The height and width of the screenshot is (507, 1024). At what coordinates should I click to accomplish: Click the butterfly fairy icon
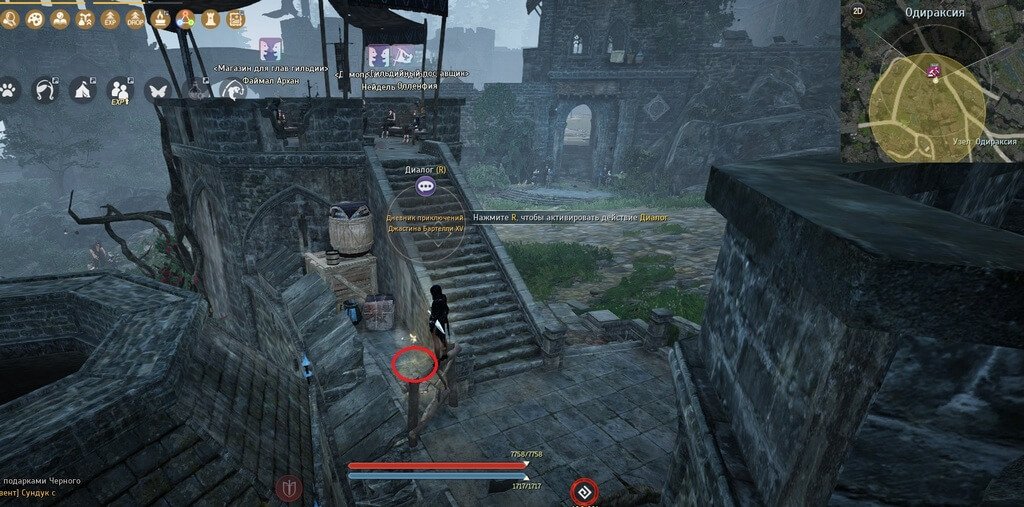[157, 89]
